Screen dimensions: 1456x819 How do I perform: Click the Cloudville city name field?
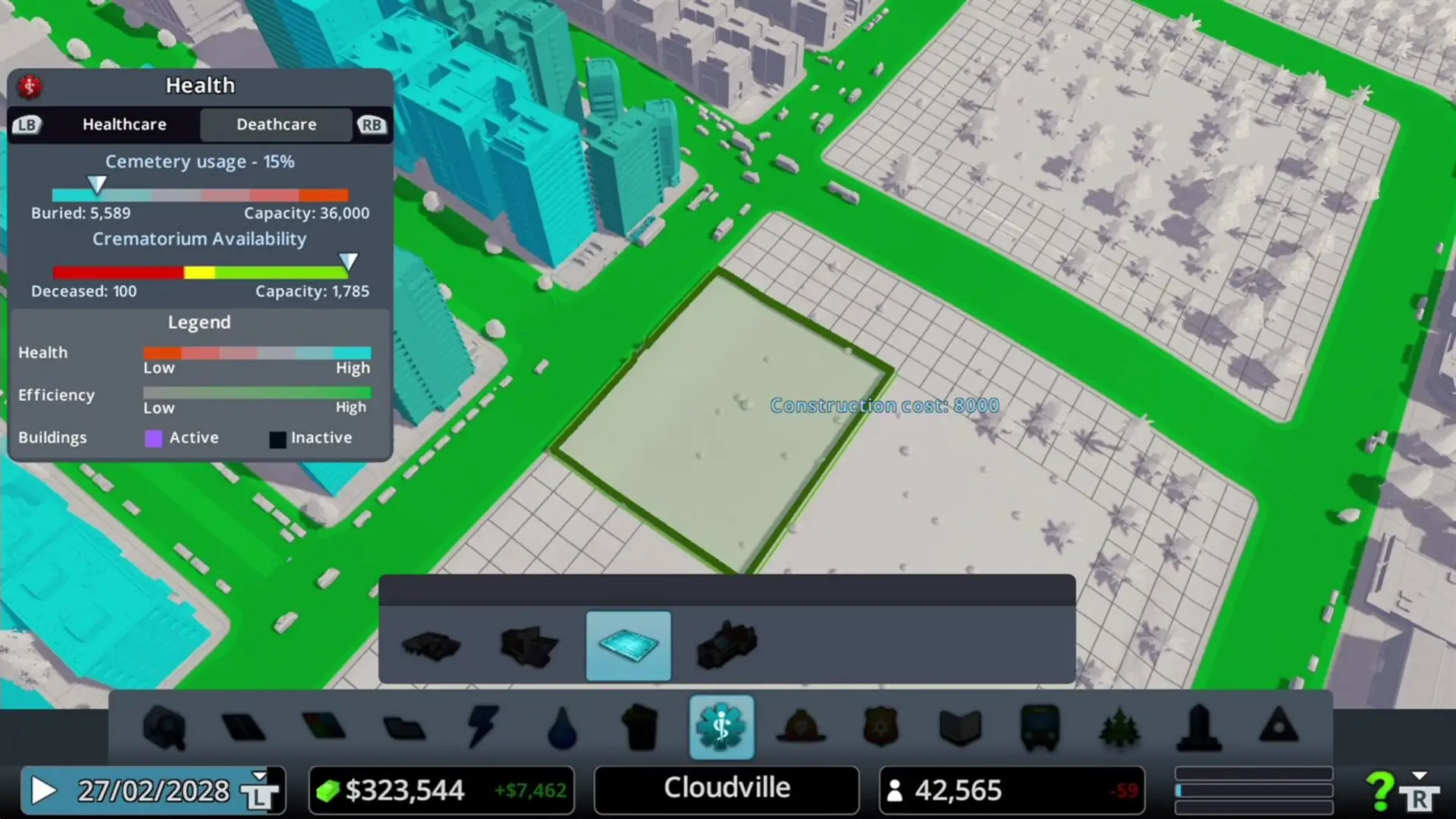point(726,789)
